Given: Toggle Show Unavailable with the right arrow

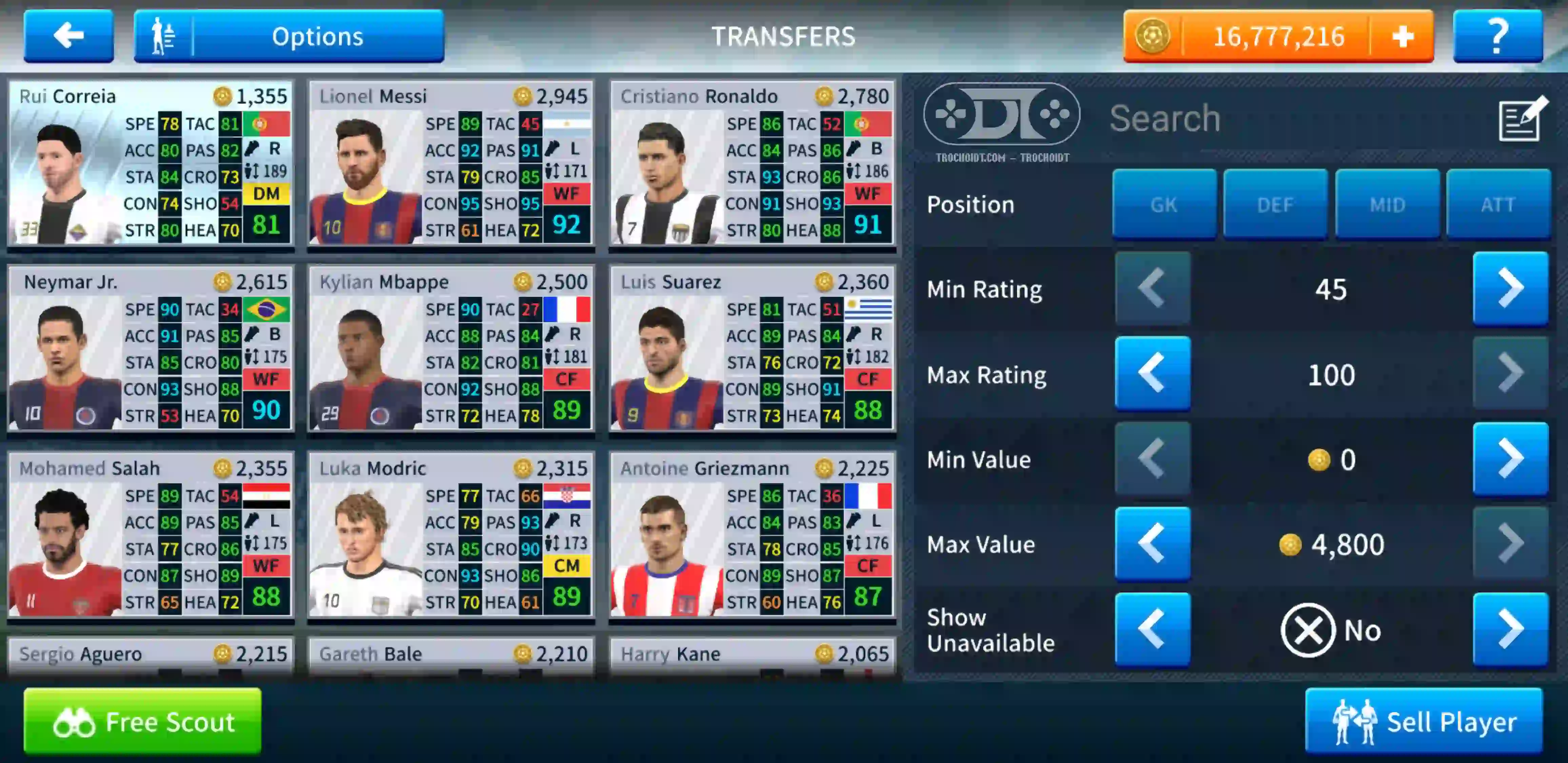Looking at the screenshot, I should click(1510, 630).
